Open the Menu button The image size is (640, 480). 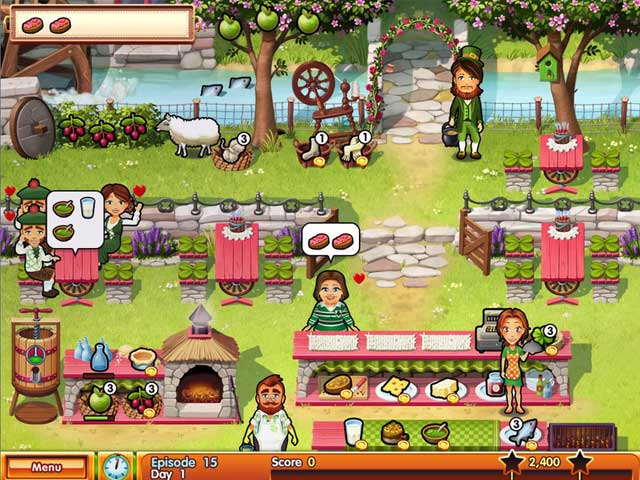coord(46,466)
